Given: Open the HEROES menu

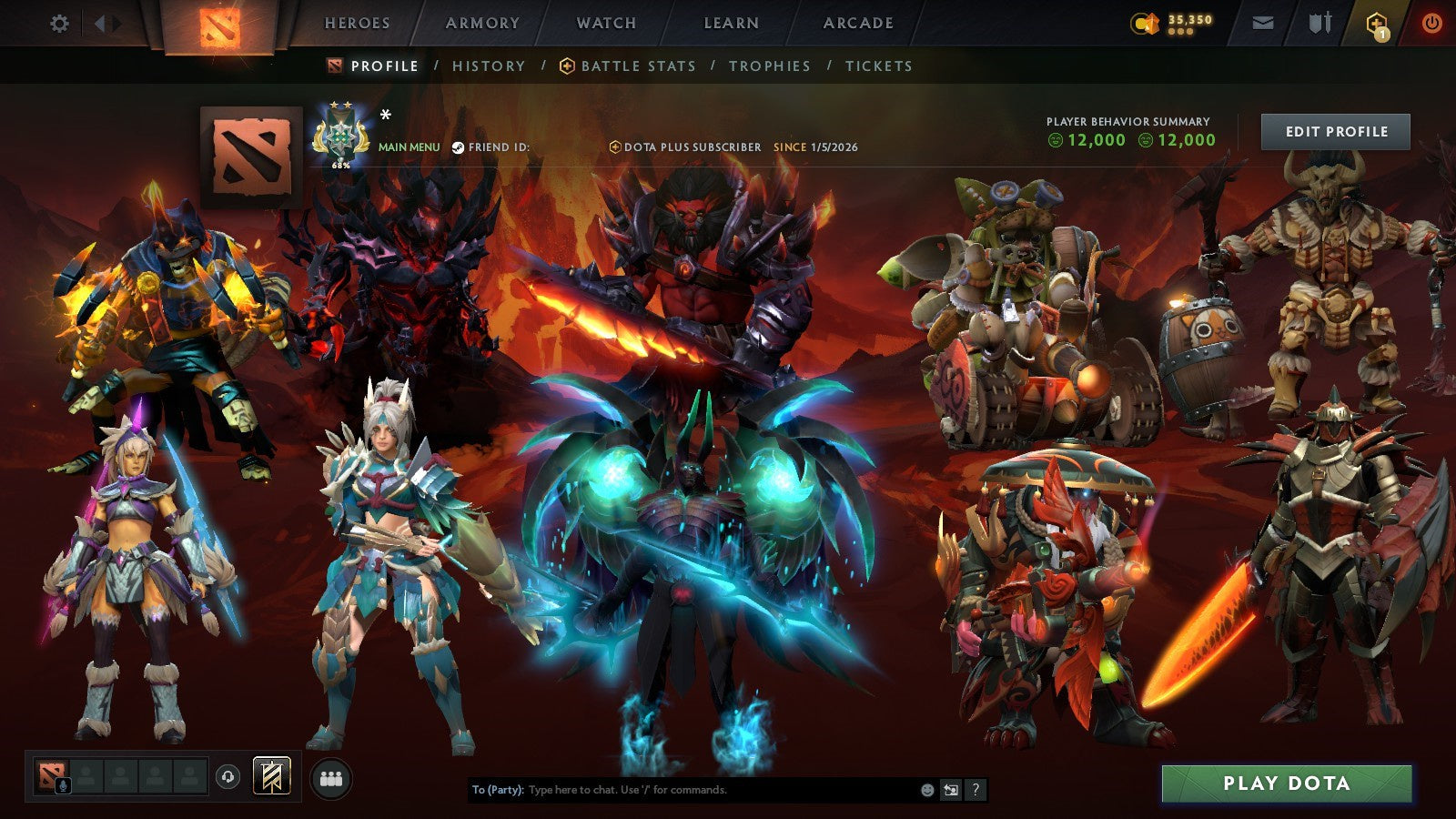Looking at the screenshot, I should [x=357, y=24].
